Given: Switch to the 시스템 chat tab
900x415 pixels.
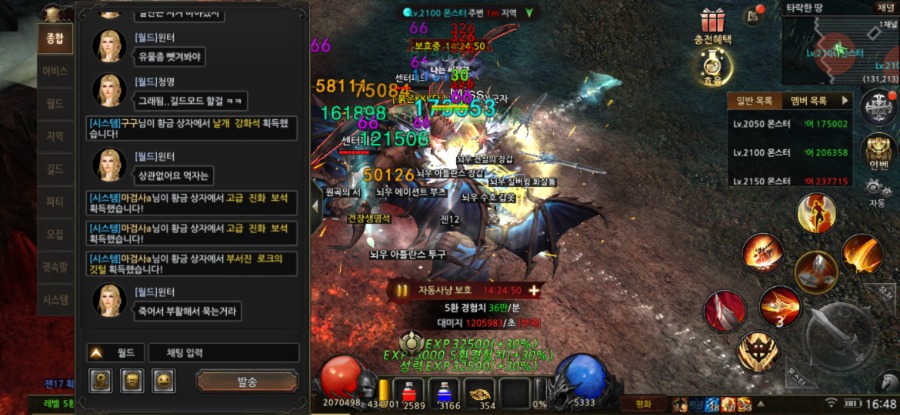Looking at the screenshot, I should [55, 299].
